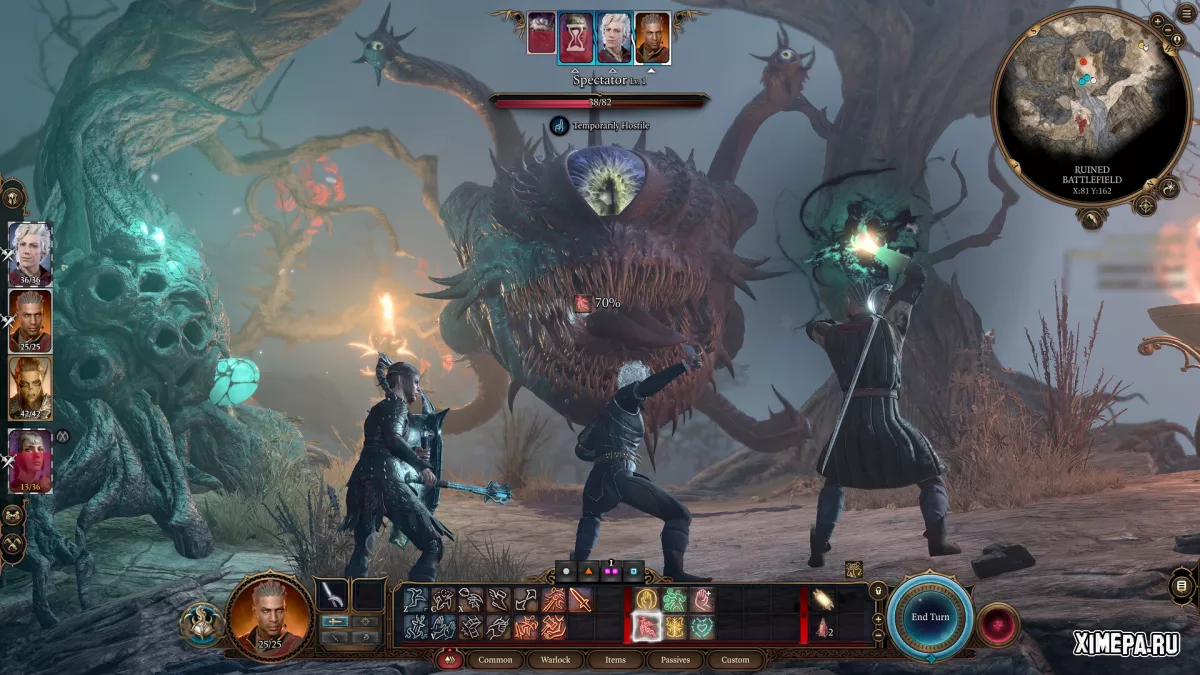Image resolution: width=1200 pixels, height=675 pixels.
Task: Click the active character portrait on hotbar
Action: tap(270, 617)
